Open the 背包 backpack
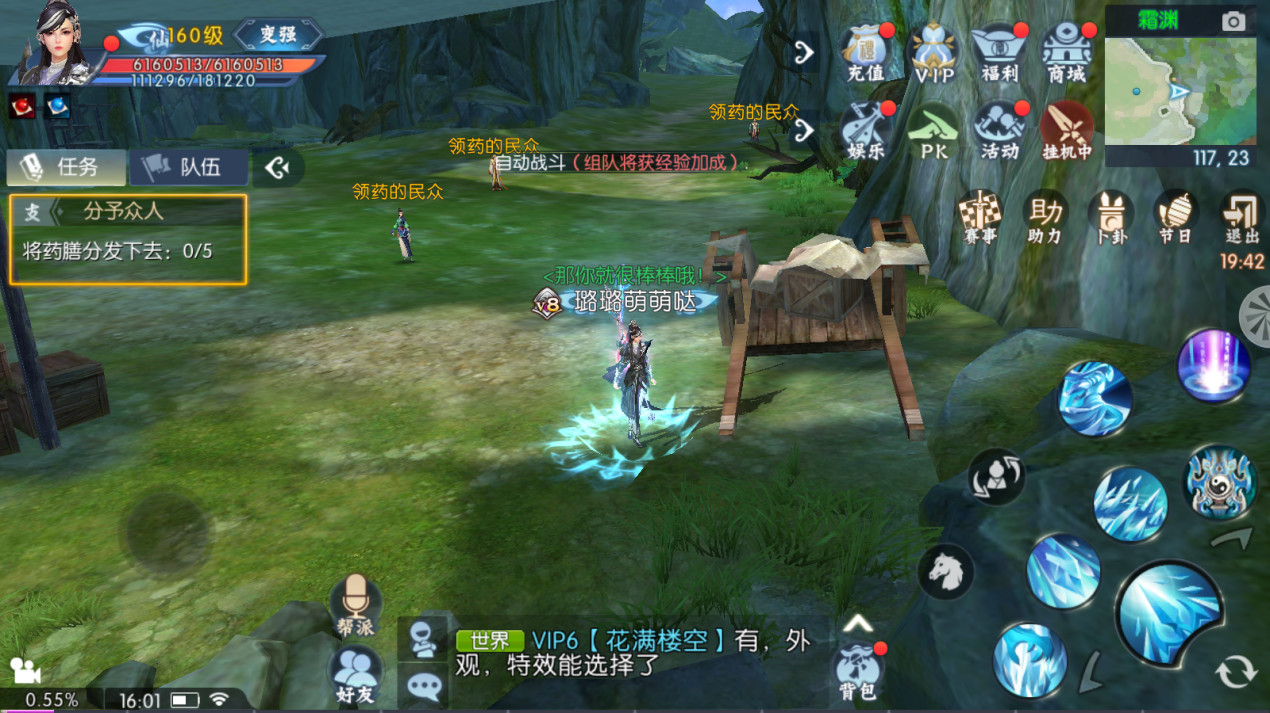Viewport: 1270px width, 713px height. [858, 670]
